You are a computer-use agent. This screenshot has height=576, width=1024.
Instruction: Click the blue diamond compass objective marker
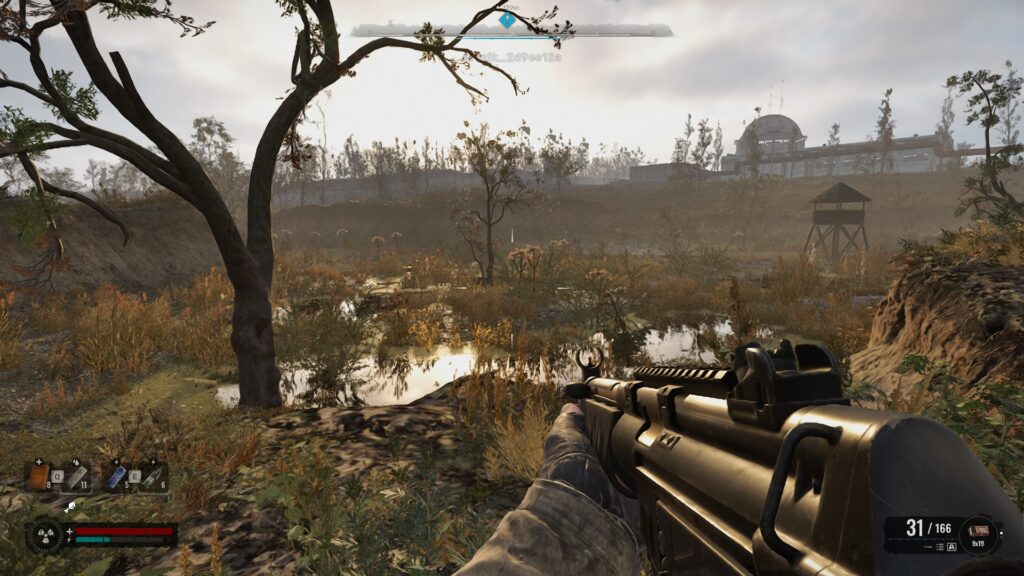[507, 19]
